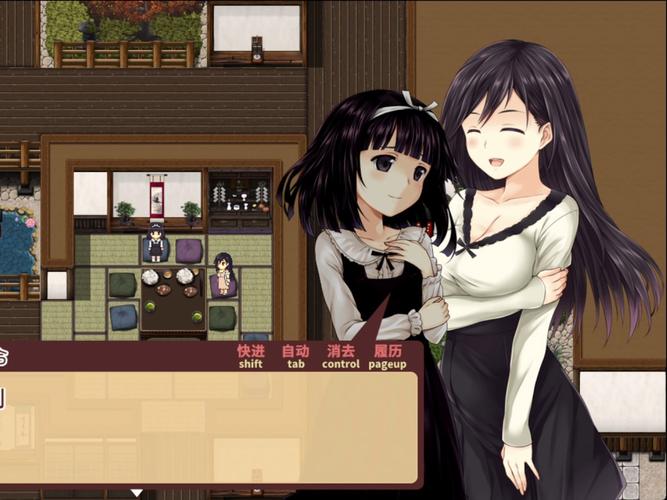Hide the message window with 消去

[x=340, y=357]
